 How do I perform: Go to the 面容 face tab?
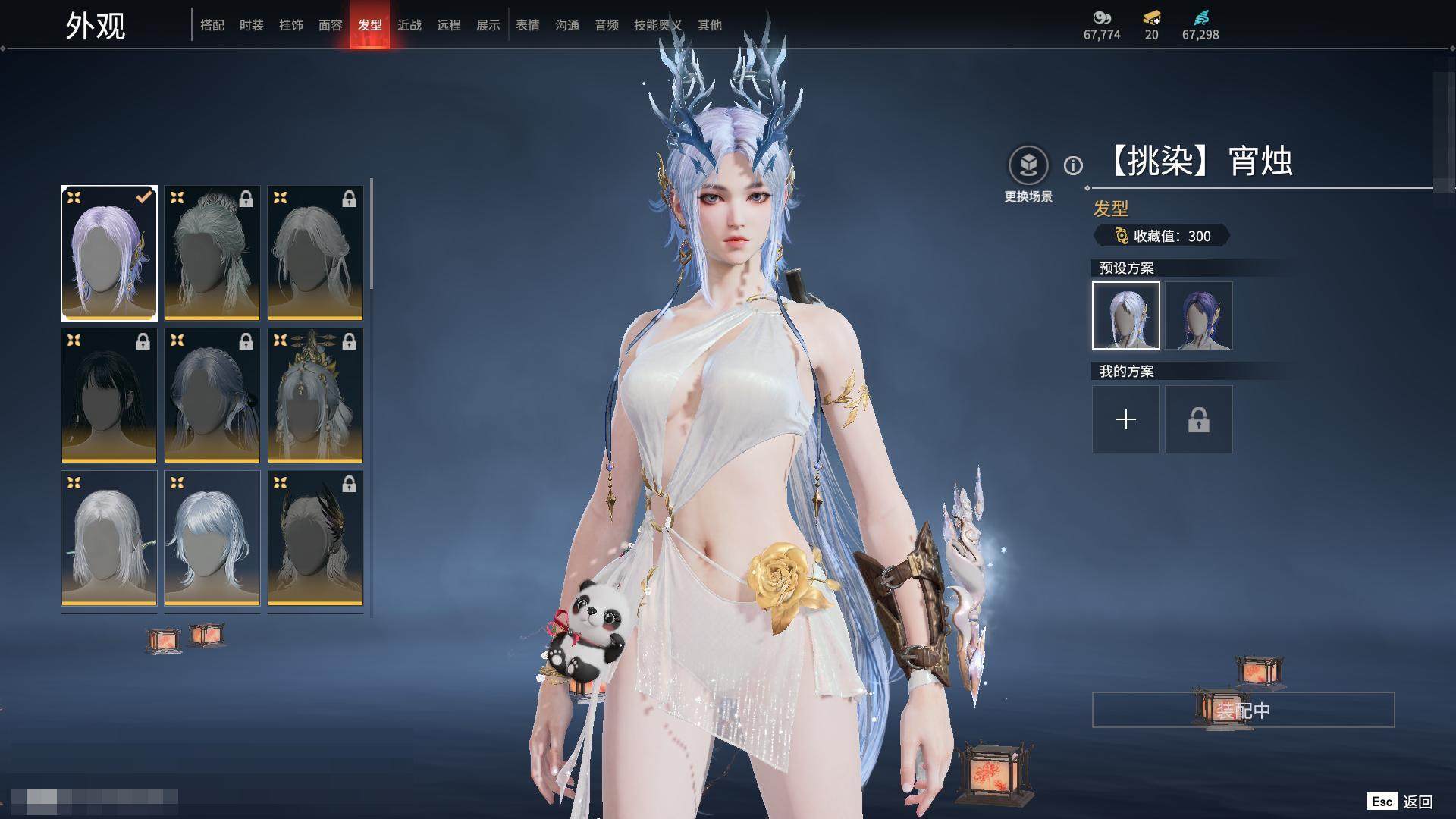pyautogui.click(x=331, y=25)
